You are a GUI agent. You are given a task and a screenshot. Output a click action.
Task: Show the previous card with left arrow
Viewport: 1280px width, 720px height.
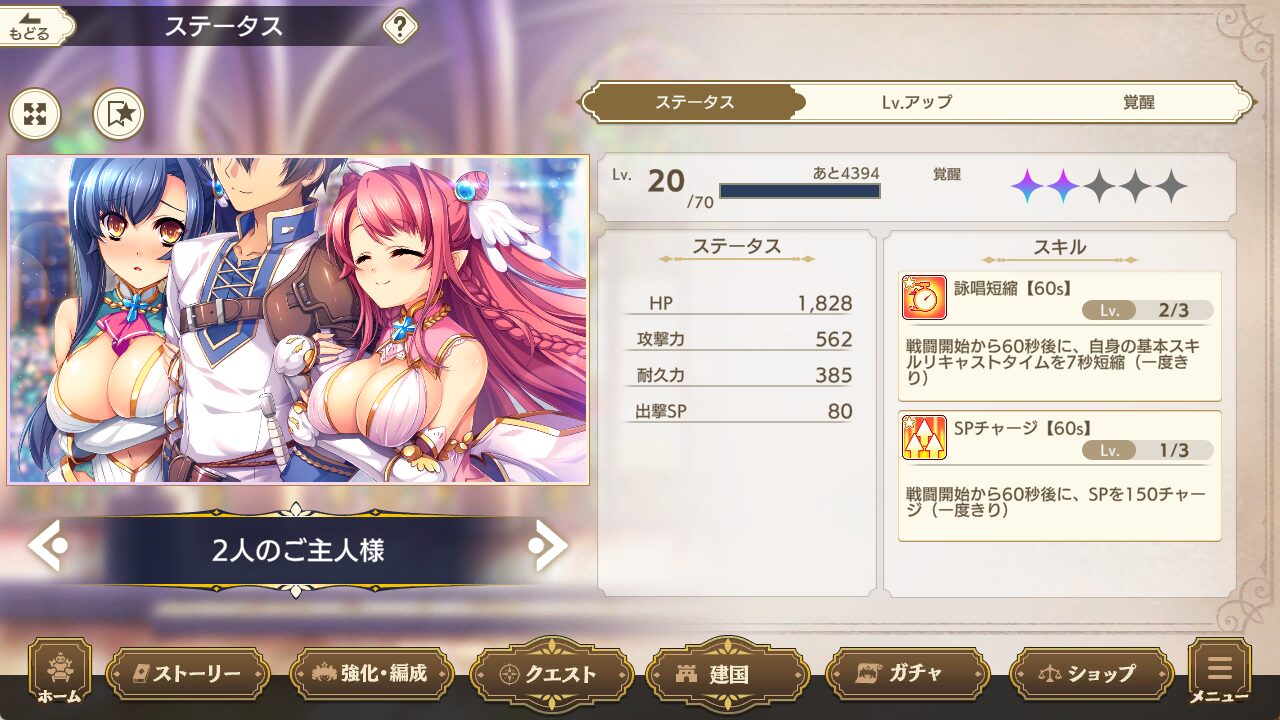(x=47, y=546)
